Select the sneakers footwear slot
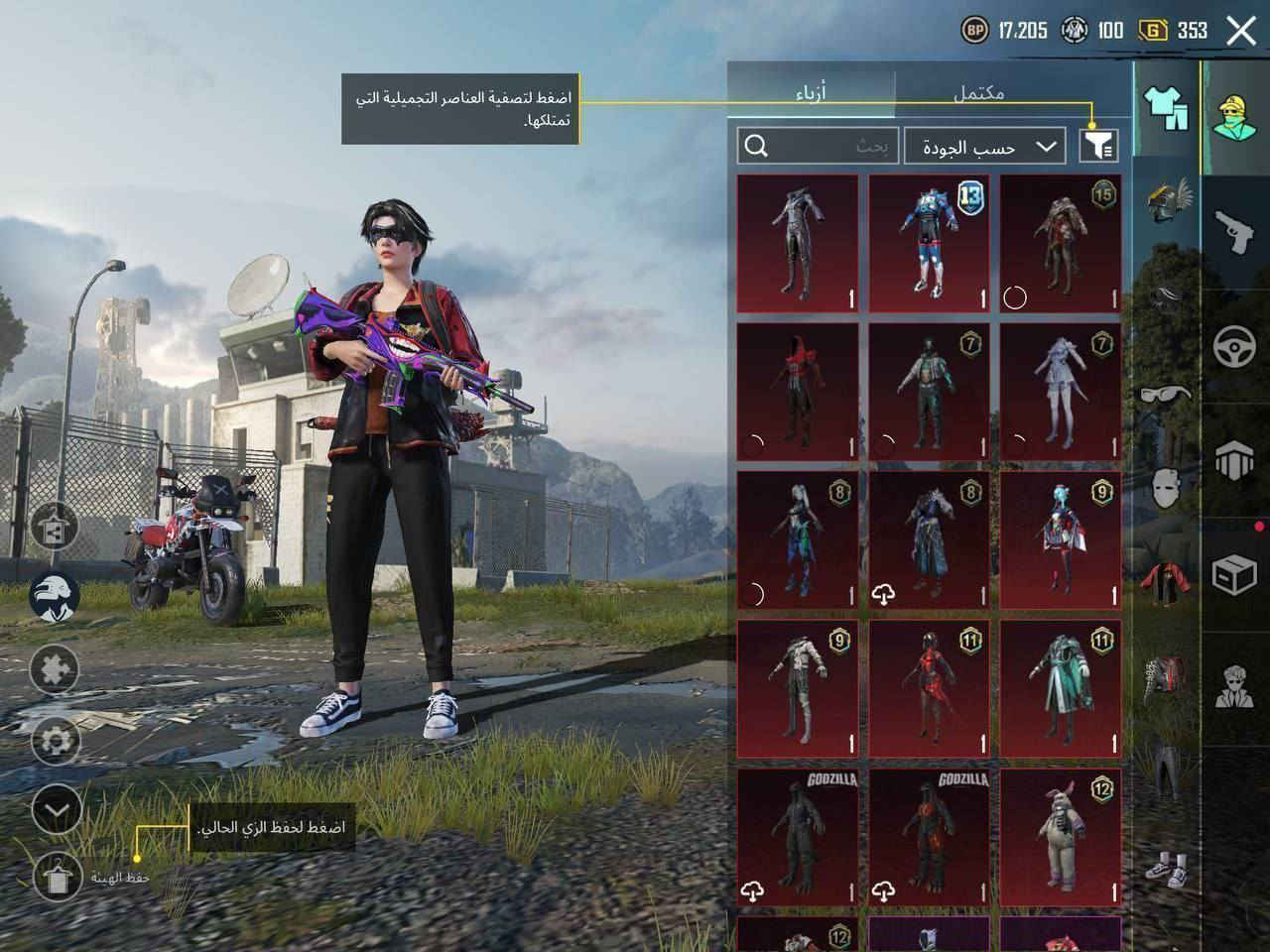This screenshot has width=1270, height=952. [x=1167, y=864]
